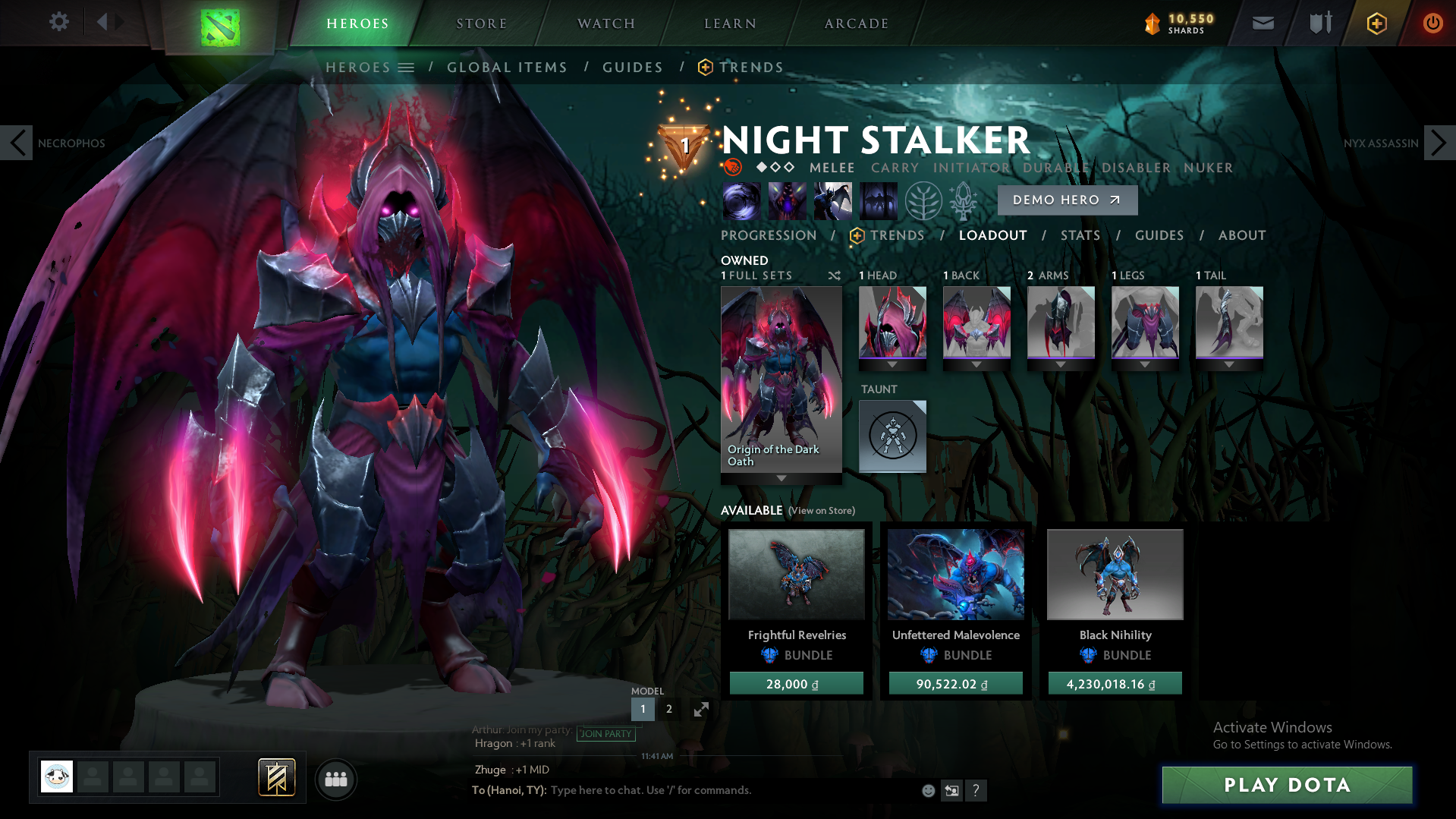Switch the hero preview to model 2
This screenshot has width=1456, height=819.
coord(668,709)
